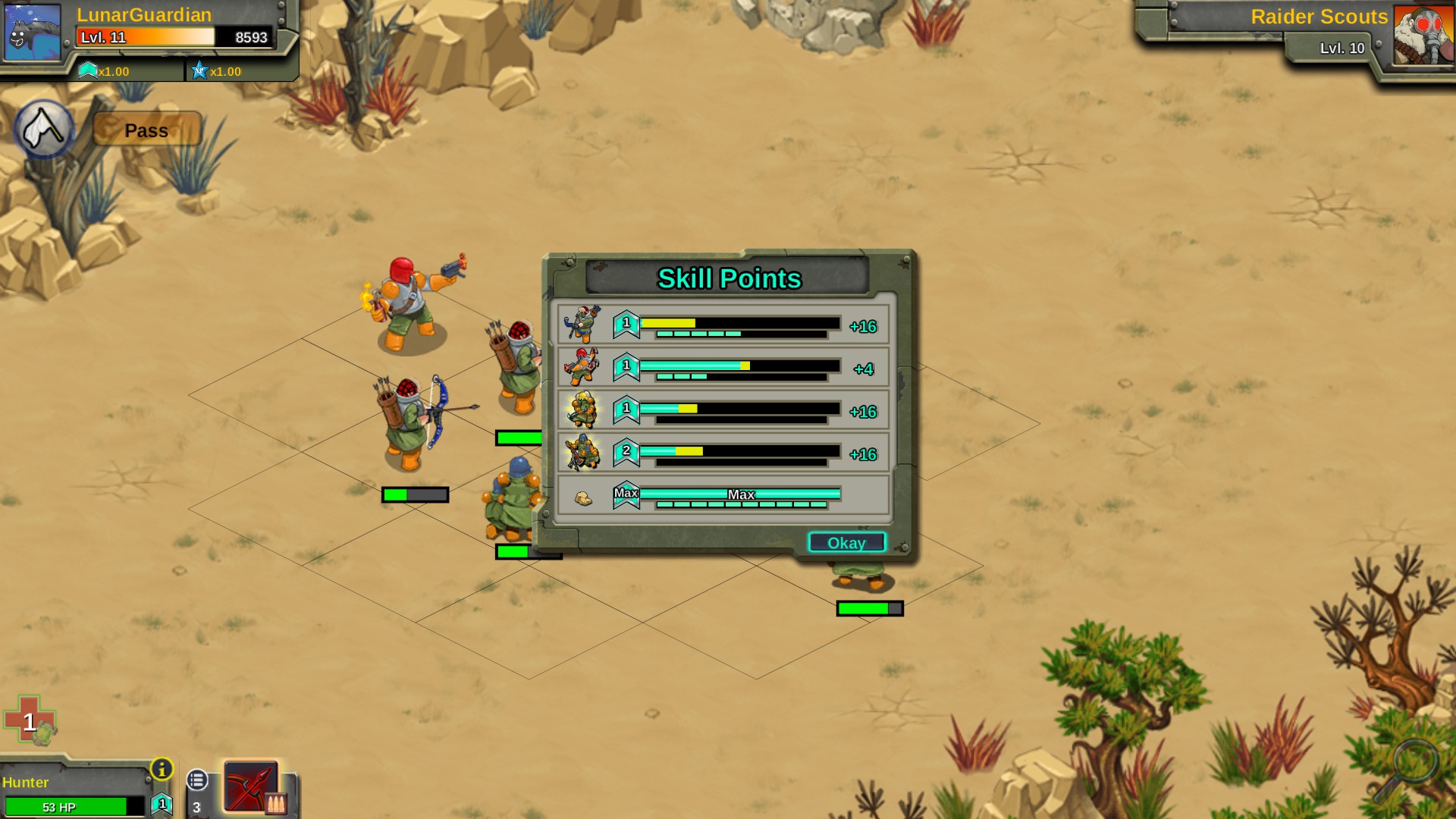Viewport: 1456px width, 819px height.
Task: Click the flamethrower unit portrait in the second row
Action: (x=582, y=368)
